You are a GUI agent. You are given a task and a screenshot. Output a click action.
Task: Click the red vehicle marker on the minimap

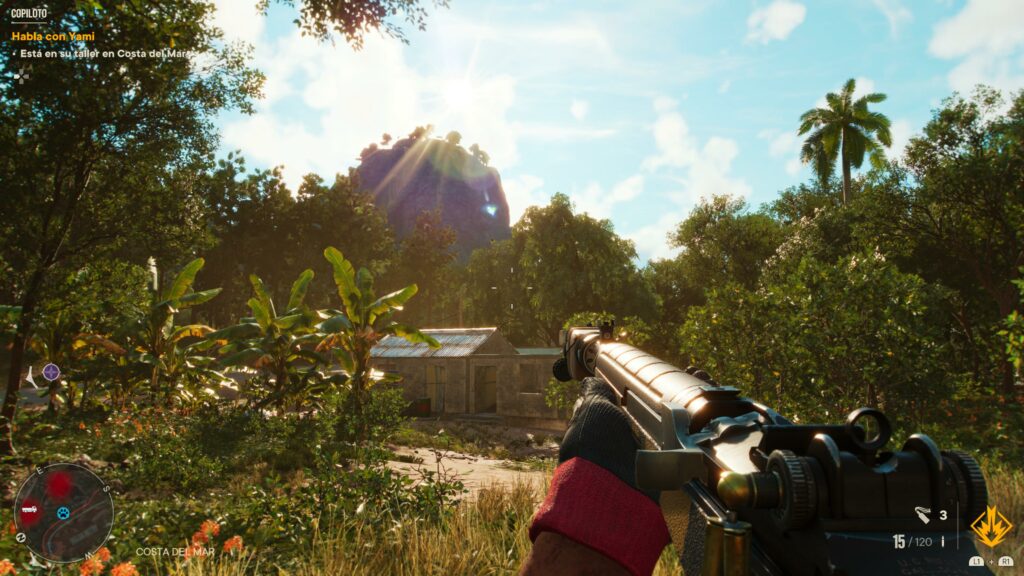30,509
